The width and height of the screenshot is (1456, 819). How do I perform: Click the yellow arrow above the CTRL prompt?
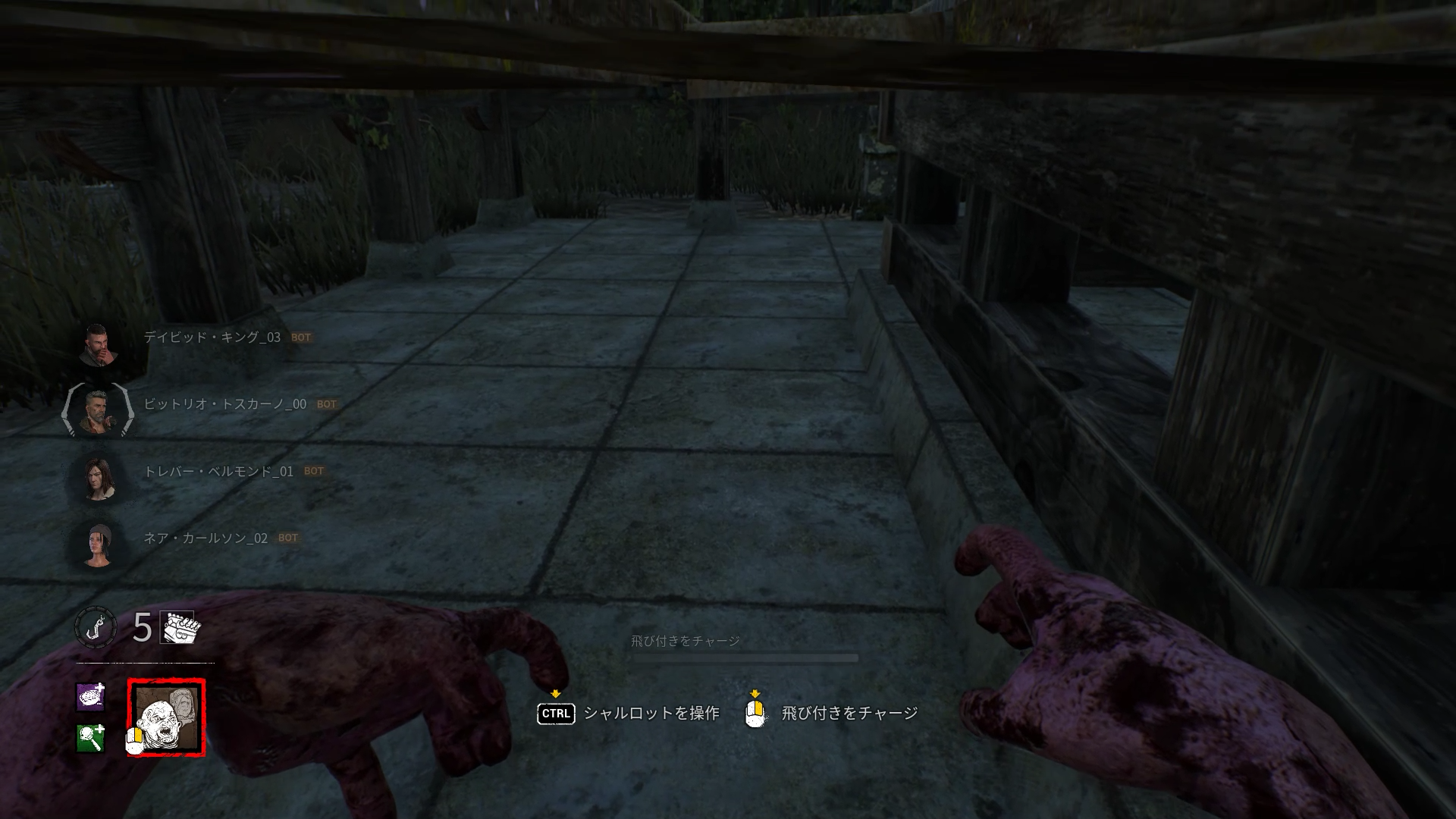point(556,692)
